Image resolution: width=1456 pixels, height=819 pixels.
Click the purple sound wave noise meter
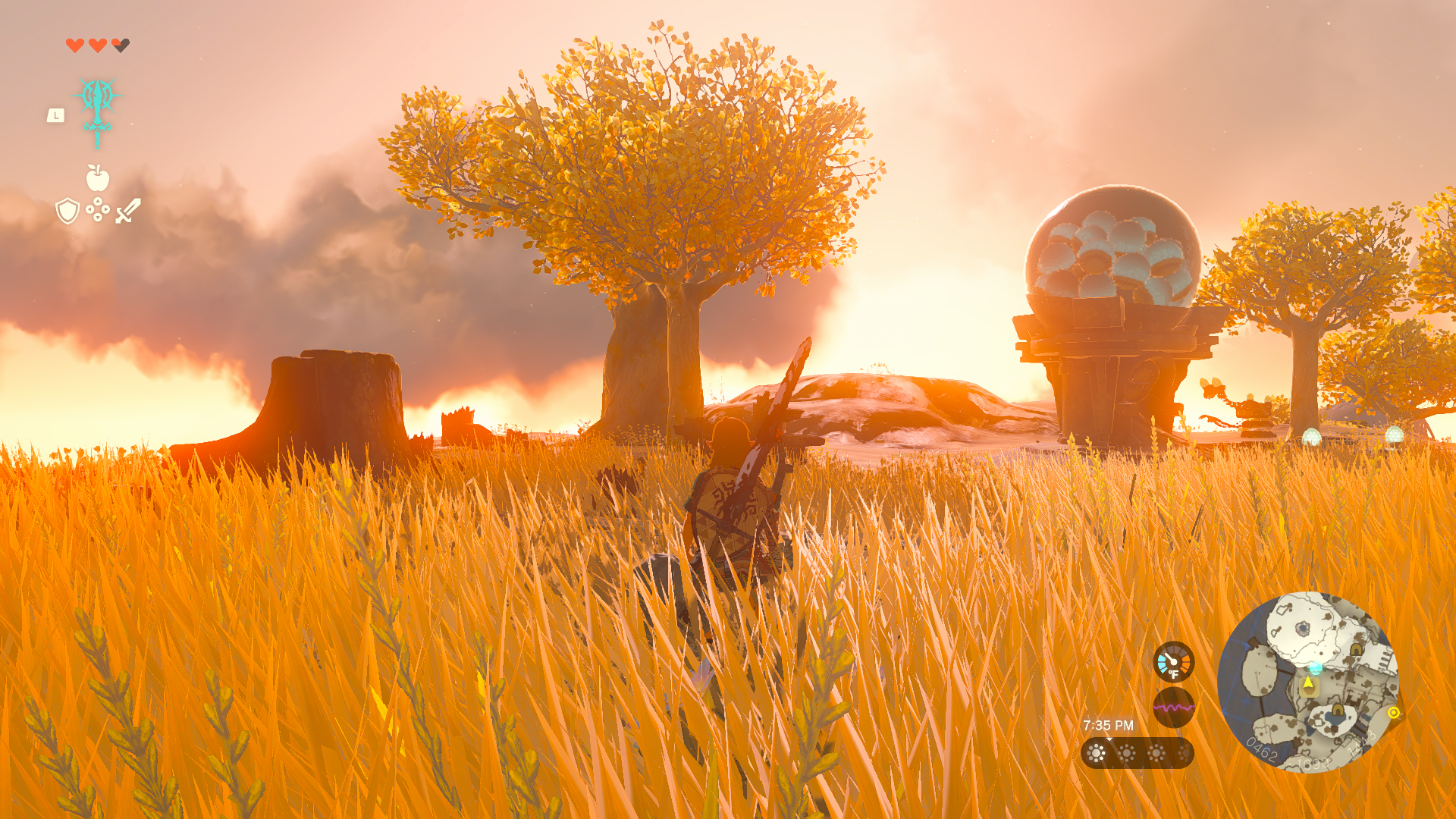[x=1173, y=708]
